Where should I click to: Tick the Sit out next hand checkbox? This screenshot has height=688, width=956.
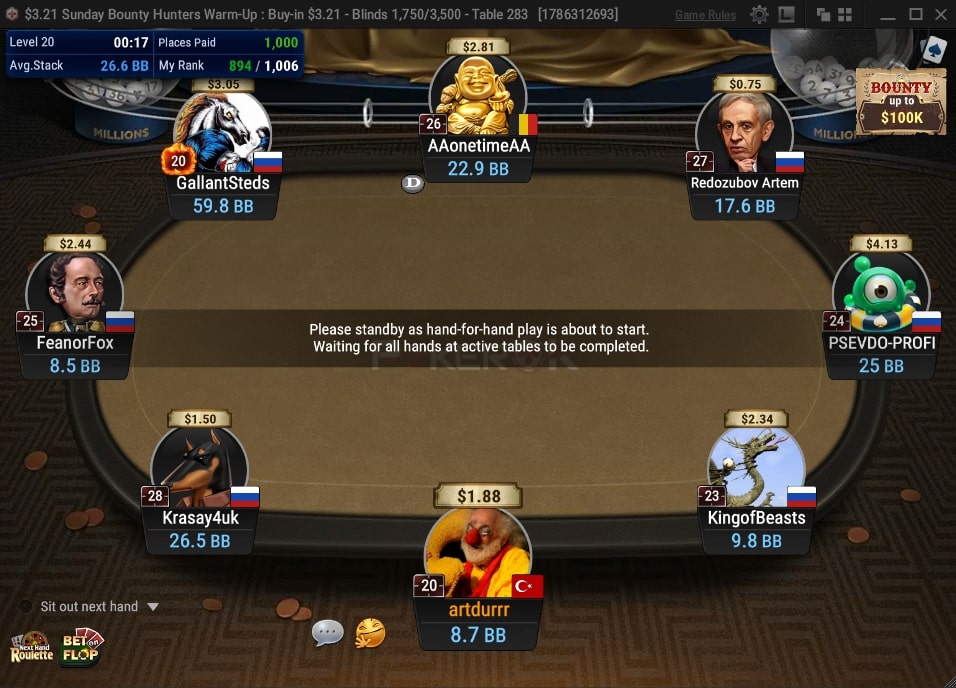pyautogui.click(x=26, y=607)
